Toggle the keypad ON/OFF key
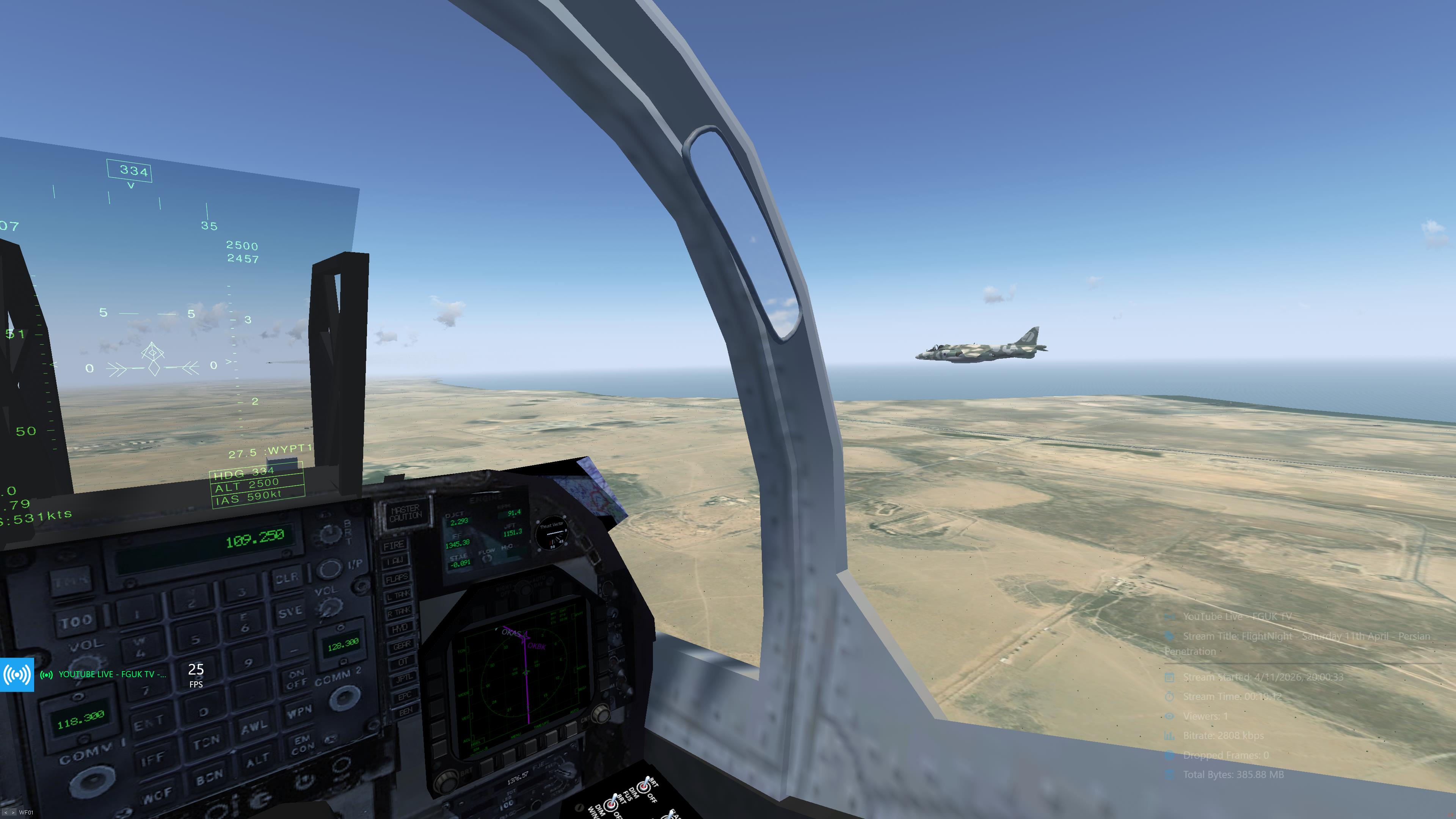 296,679
